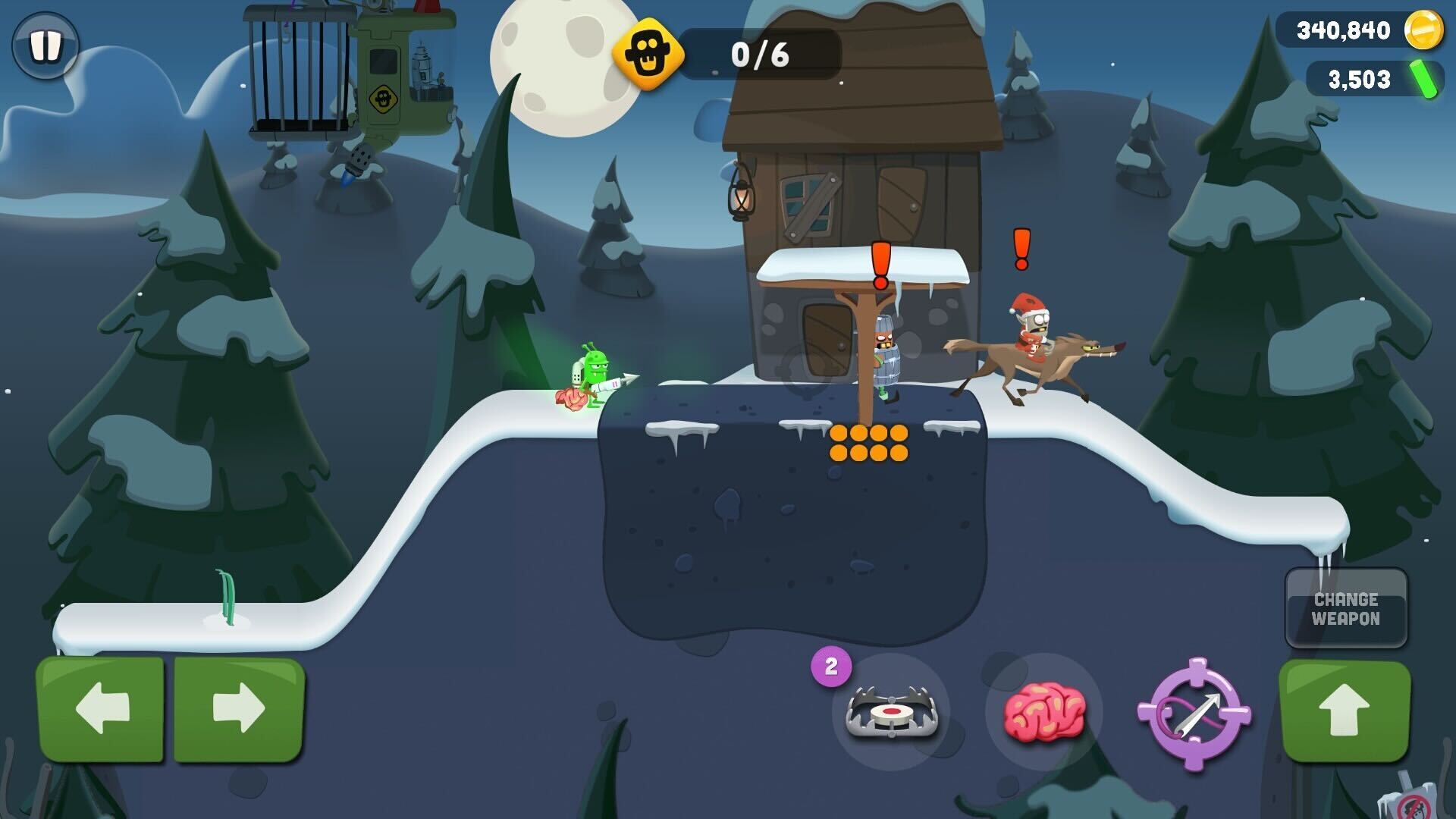Drop a brain bait
The height and width of the screenshot is (819, 1456).
pos(1043,711)
